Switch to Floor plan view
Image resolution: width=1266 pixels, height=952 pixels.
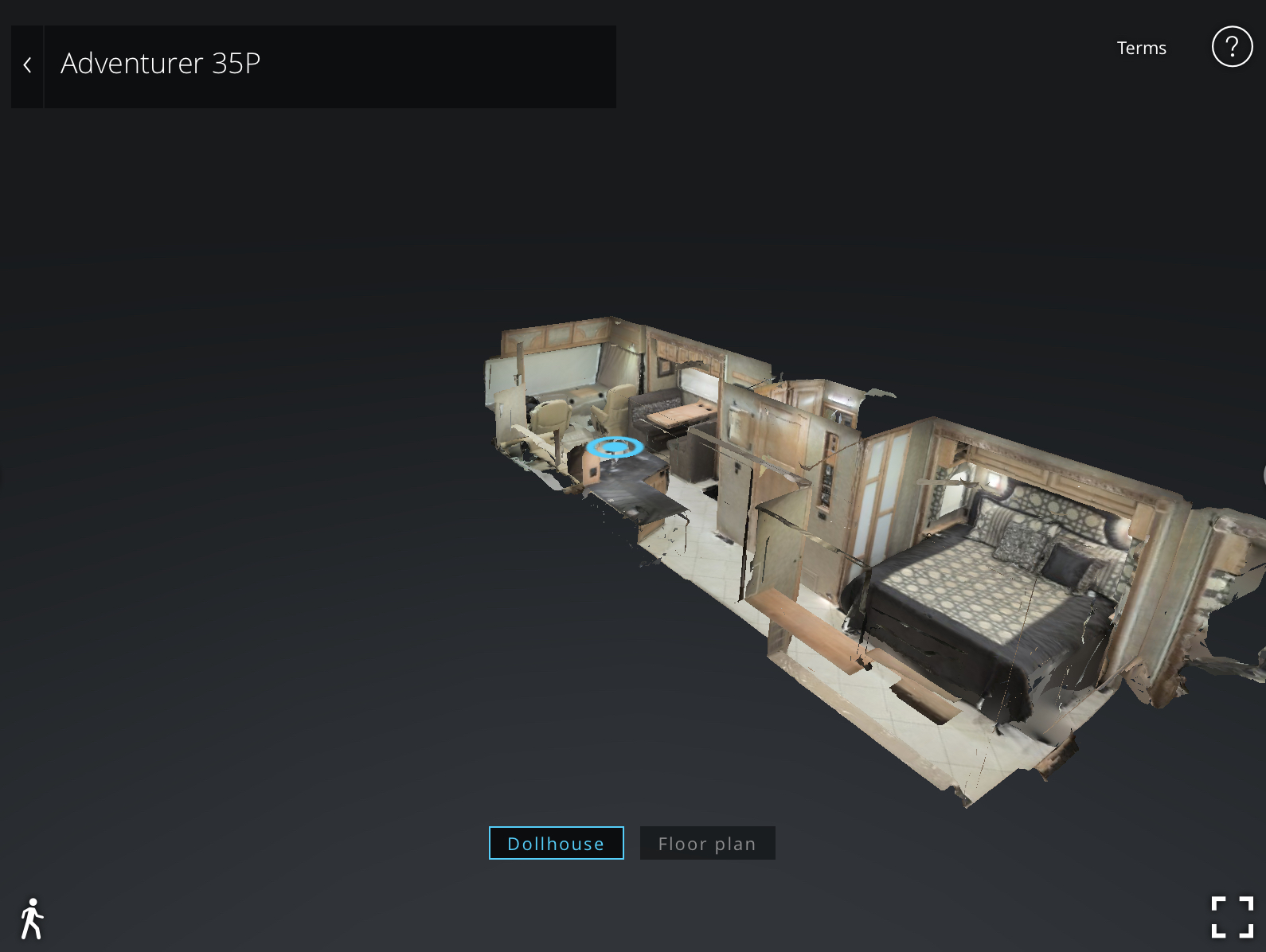[x=707, y=843]
